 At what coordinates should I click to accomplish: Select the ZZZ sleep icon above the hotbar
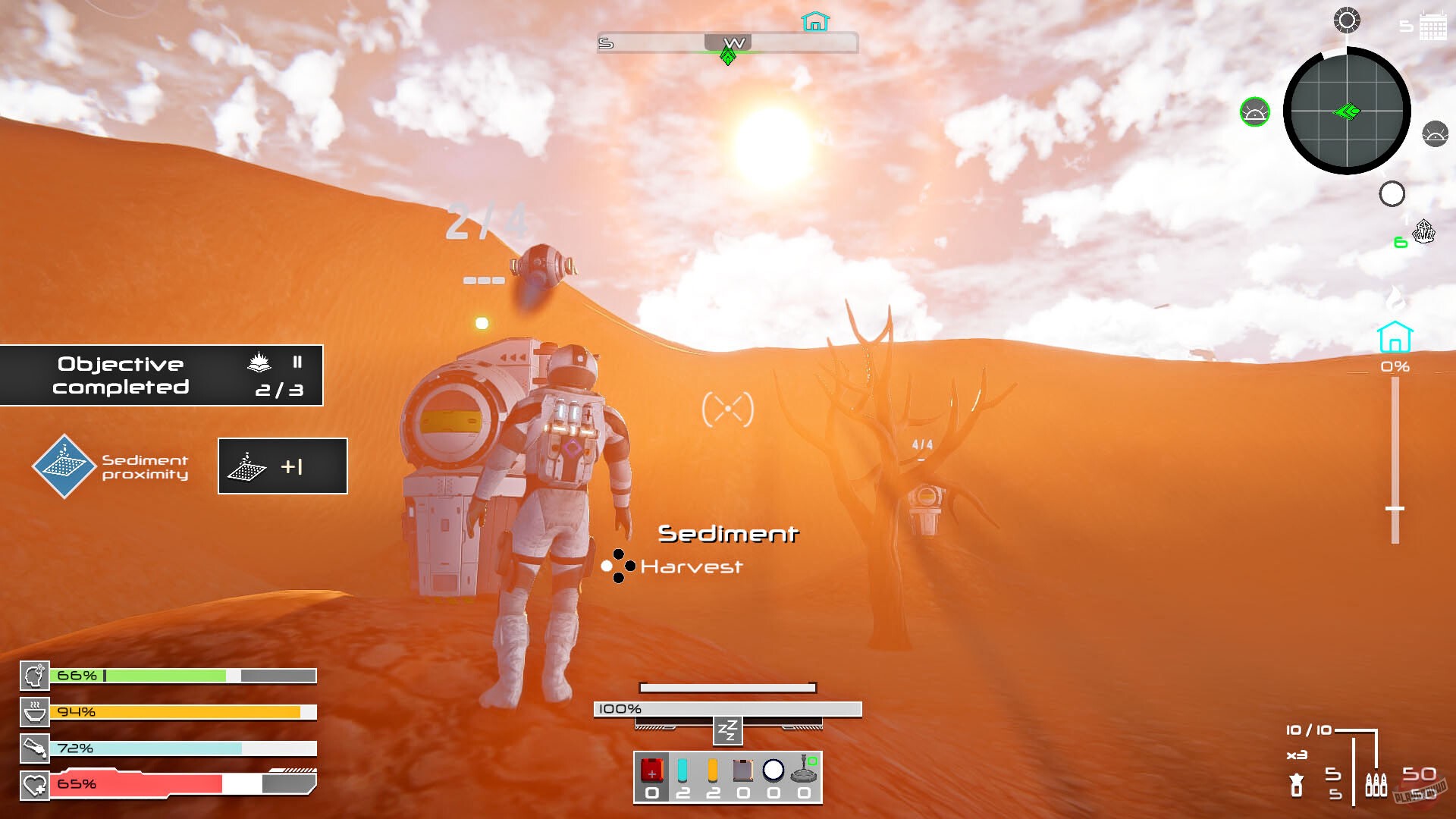pos(726,731)
